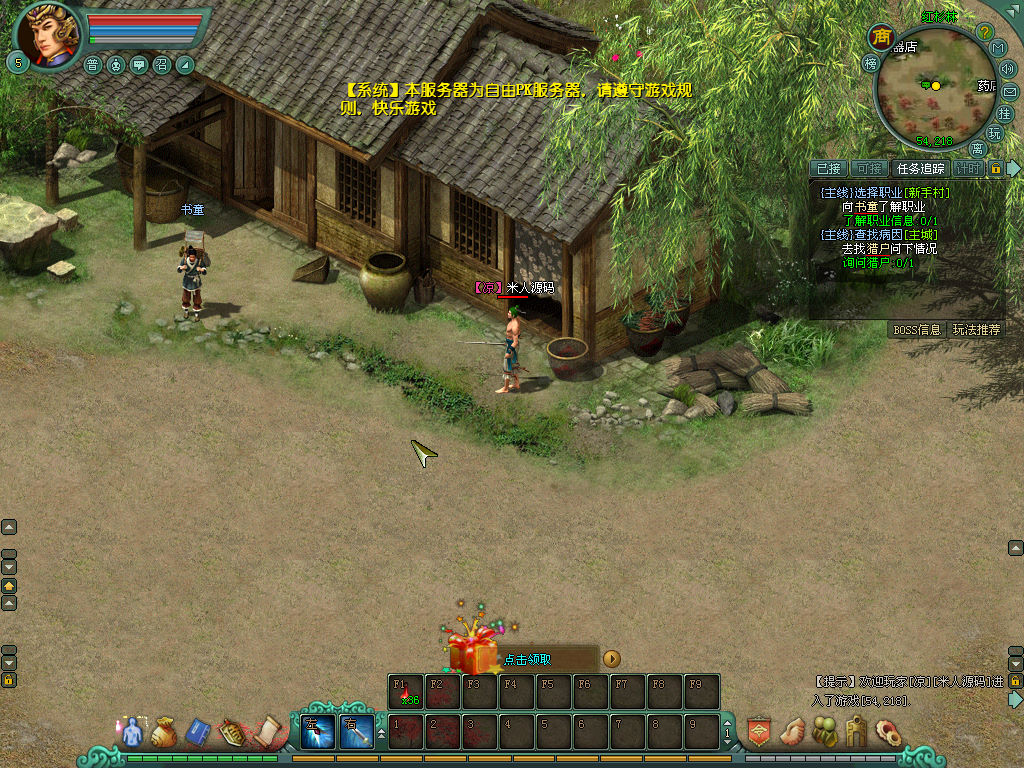Open the envelope mail icon
Screen dimensions: 1024x768
[1009, 92]
